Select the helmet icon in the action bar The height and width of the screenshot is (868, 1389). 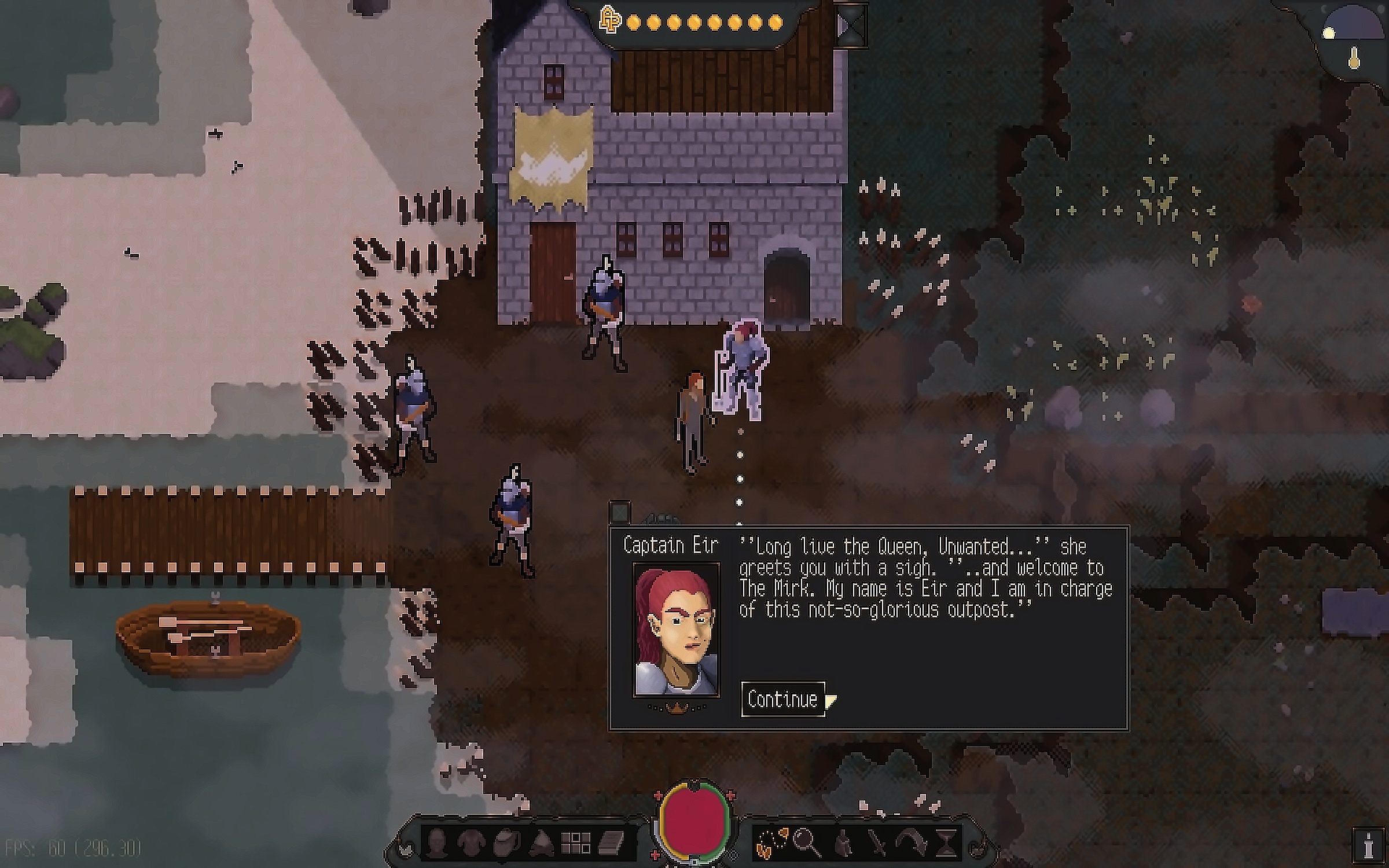click(843, 843)
